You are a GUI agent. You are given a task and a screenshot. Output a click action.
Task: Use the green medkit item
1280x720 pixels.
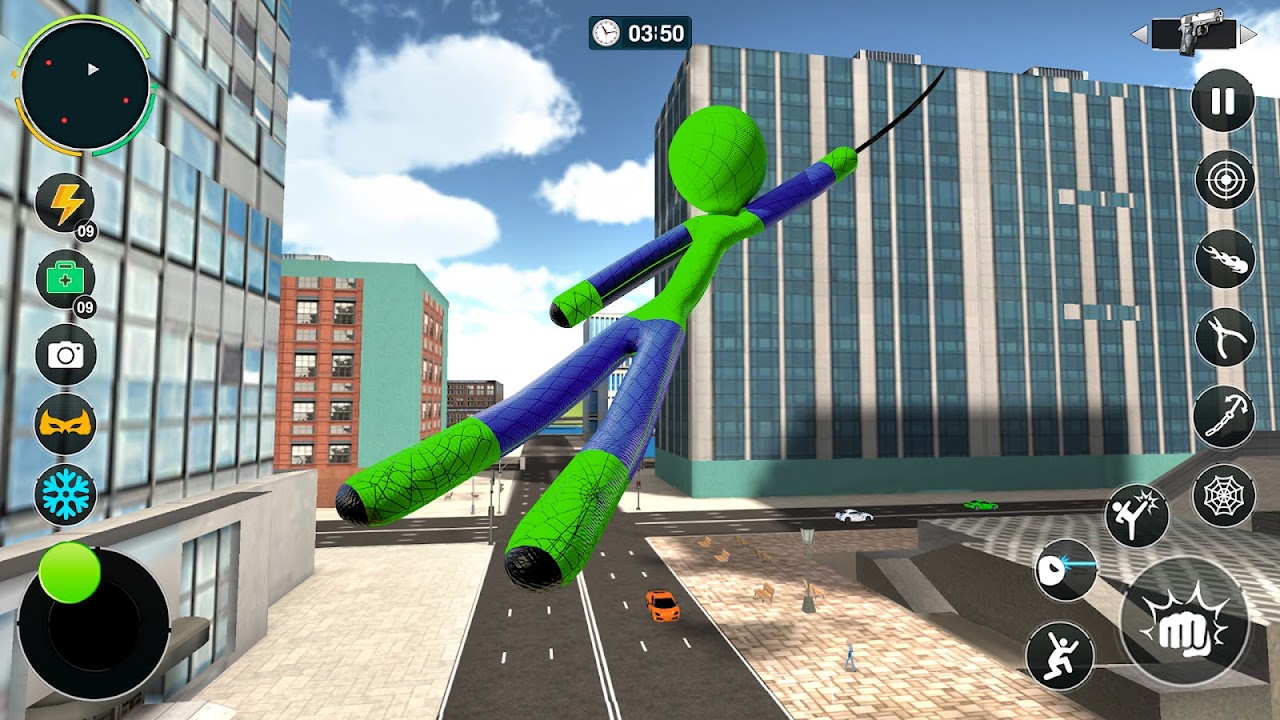coord(66,279)
